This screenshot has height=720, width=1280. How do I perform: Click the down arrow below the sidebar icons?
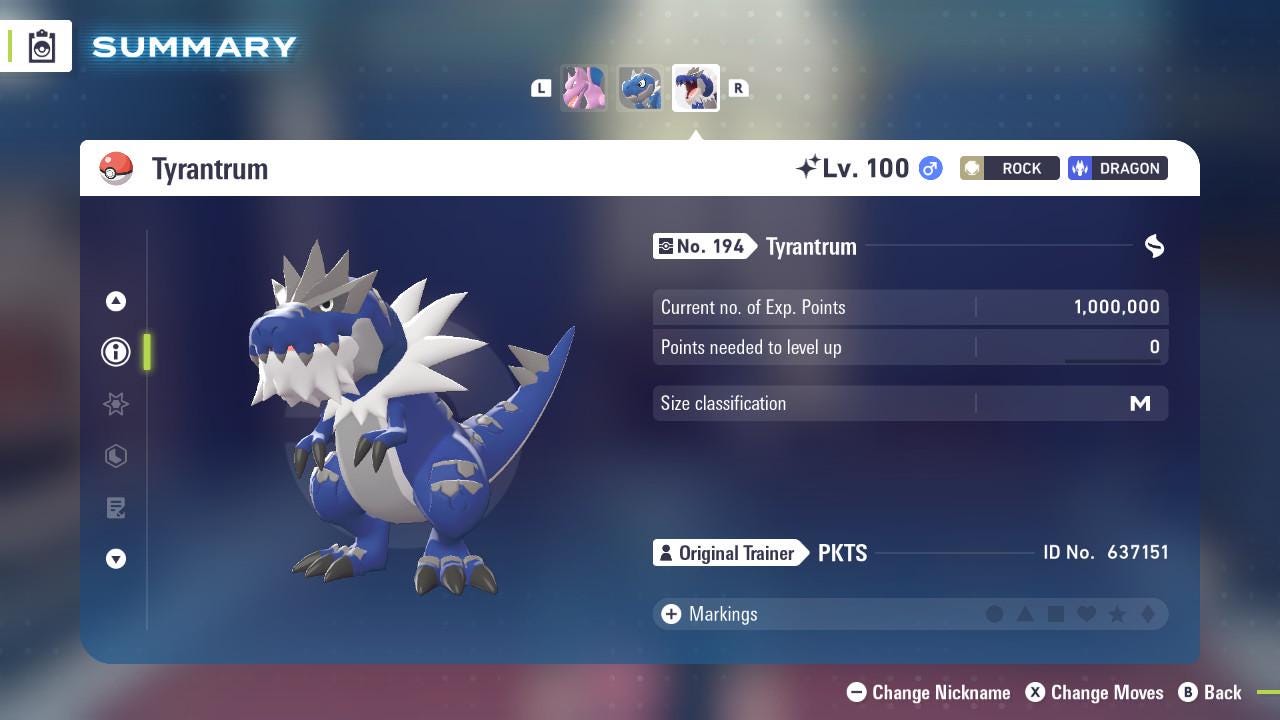point(116,559)
